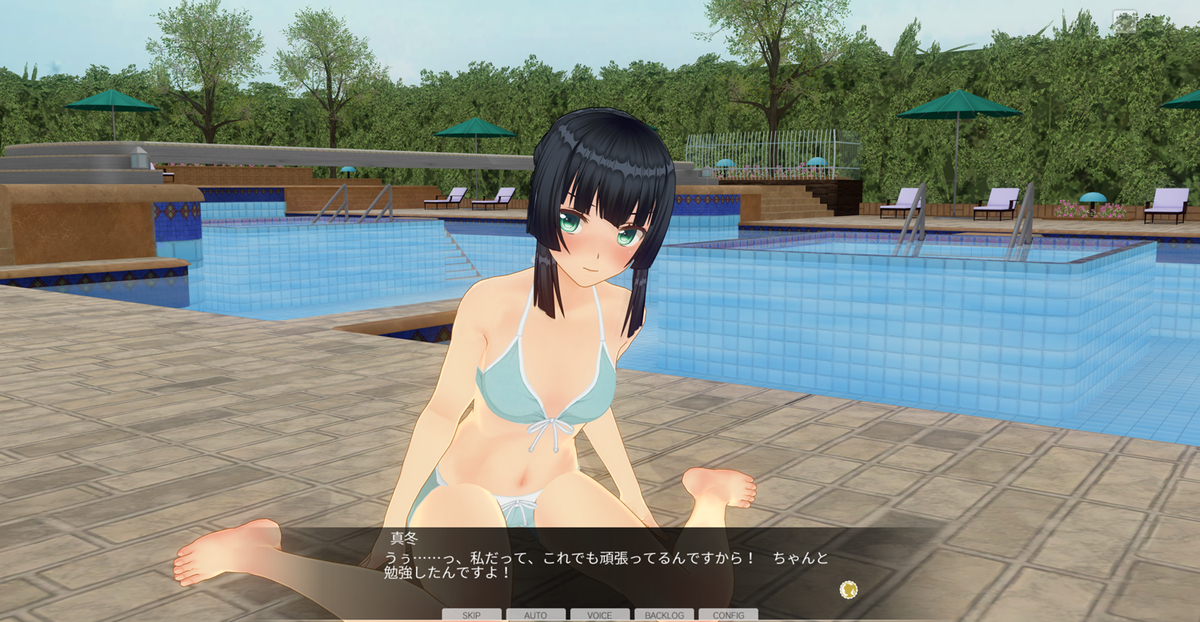The width and height of the screenshot is (1200, 622).
Task: Click the translucent square icon in top corner
Action: pyautogui.click(x=1125, y=21)
